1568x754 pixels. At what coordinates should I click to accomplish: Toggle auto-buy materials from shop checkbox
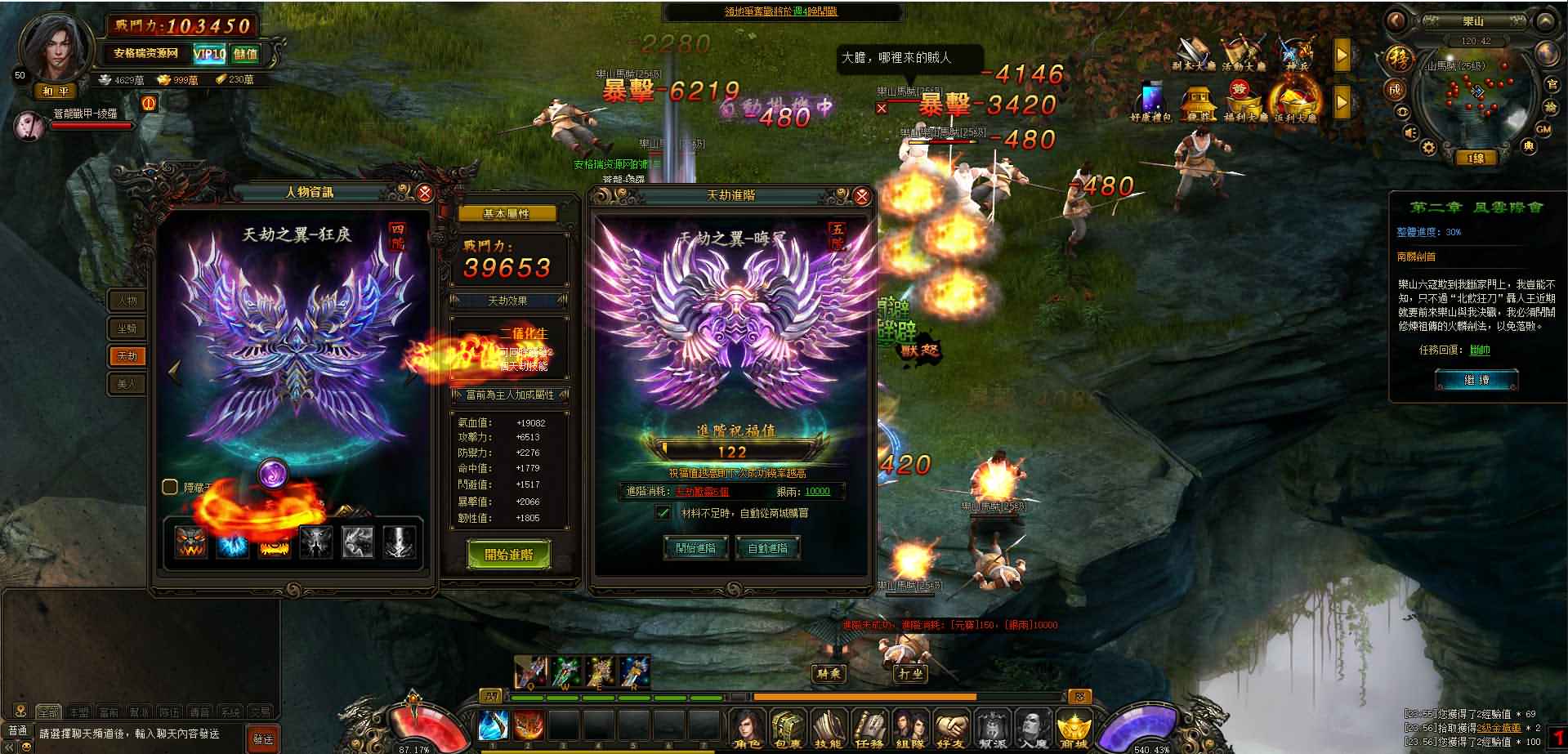pyautogui.click(x=663, y=513)
